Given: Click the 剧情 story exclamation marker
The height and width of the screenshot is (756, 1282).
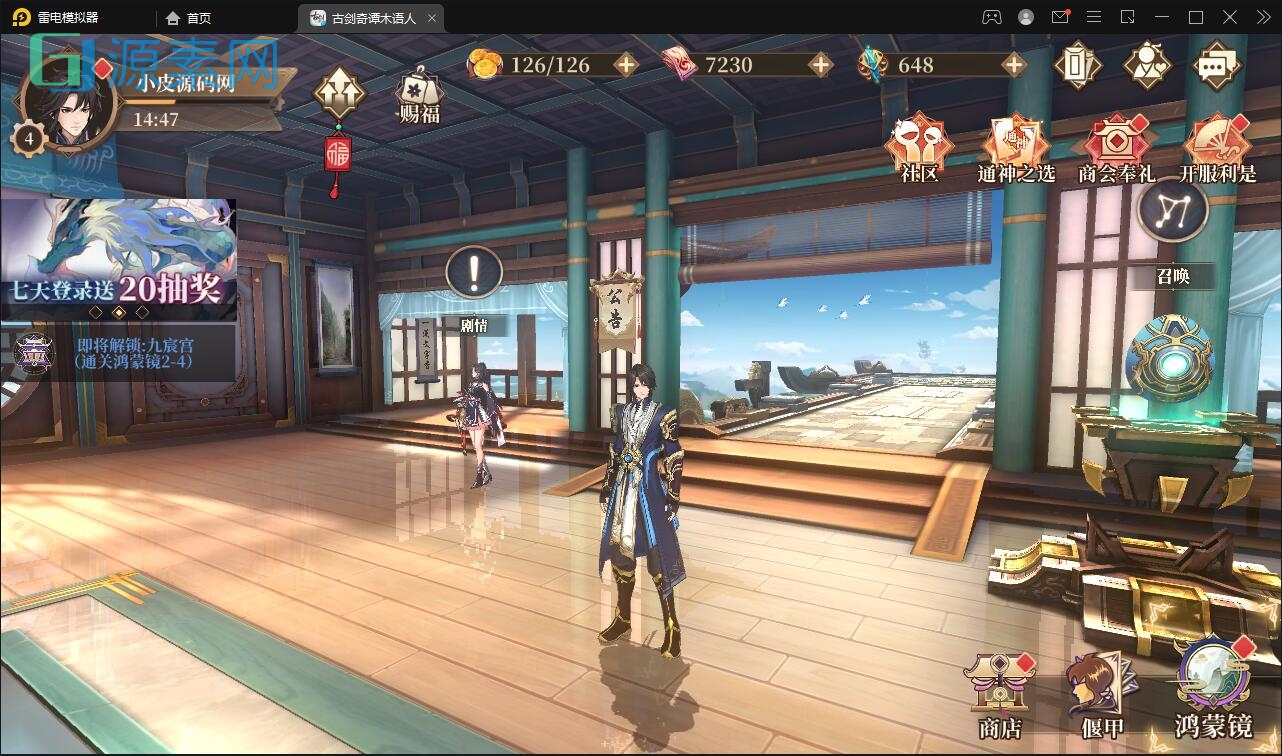Looking at the screenshot, I should click(472, 272).
